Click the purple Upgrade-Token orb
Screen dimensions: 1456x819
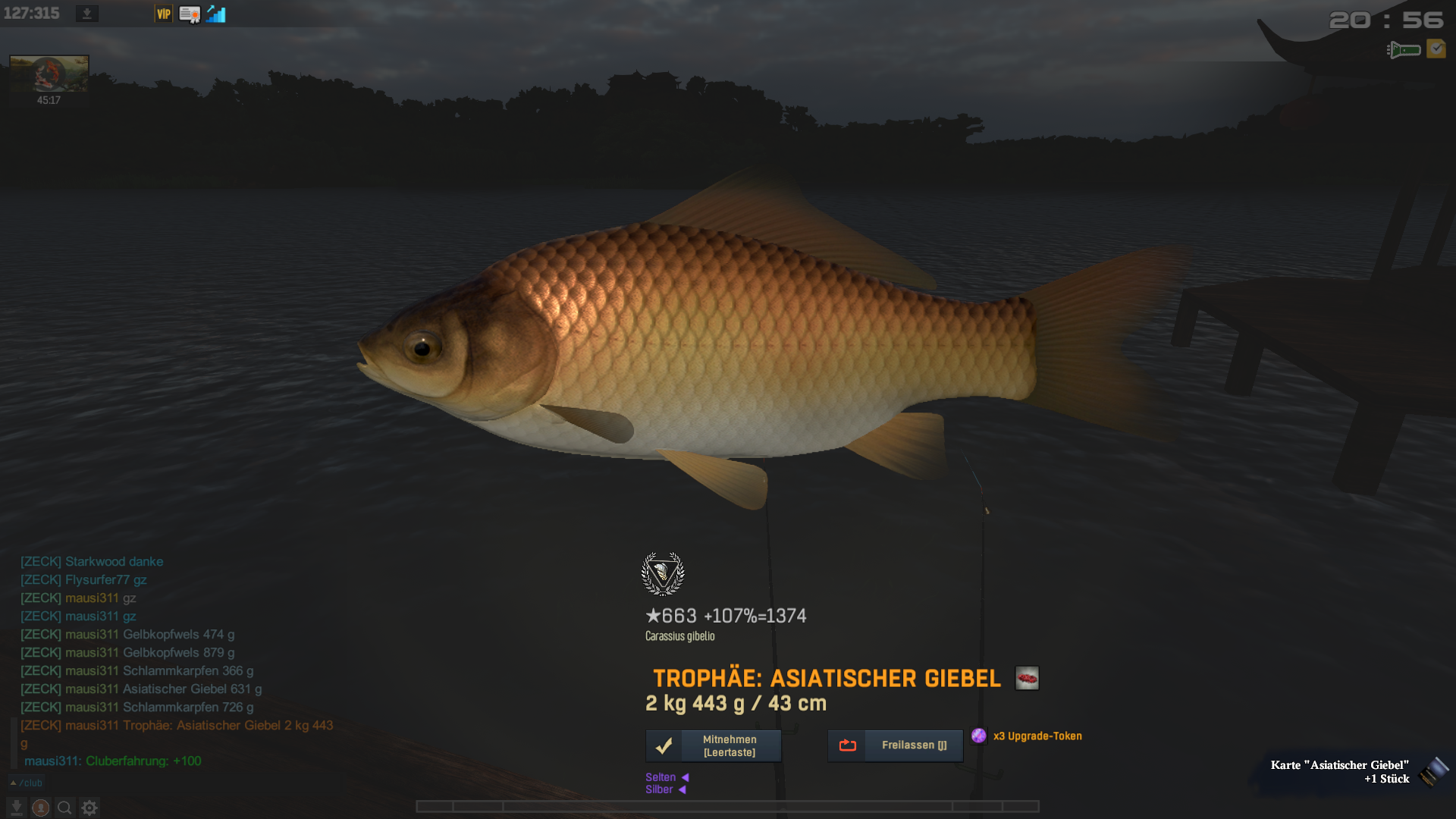point(979,736)
